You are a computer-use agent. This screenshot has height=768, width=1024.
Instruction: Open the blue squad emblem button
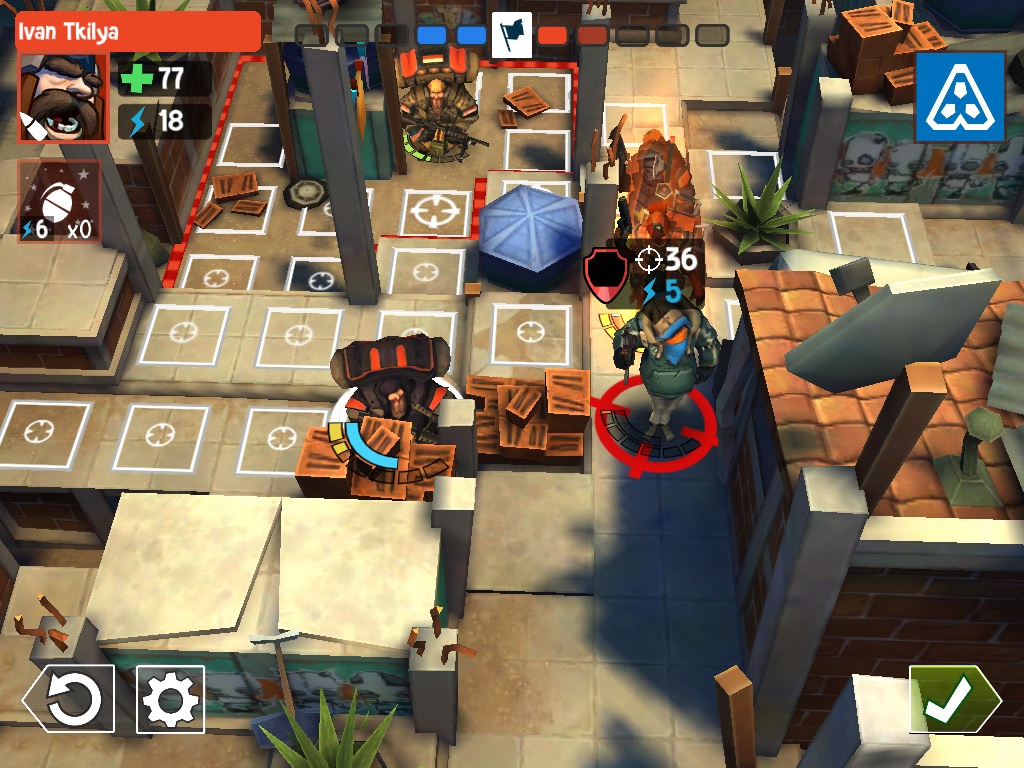point(959,97)
